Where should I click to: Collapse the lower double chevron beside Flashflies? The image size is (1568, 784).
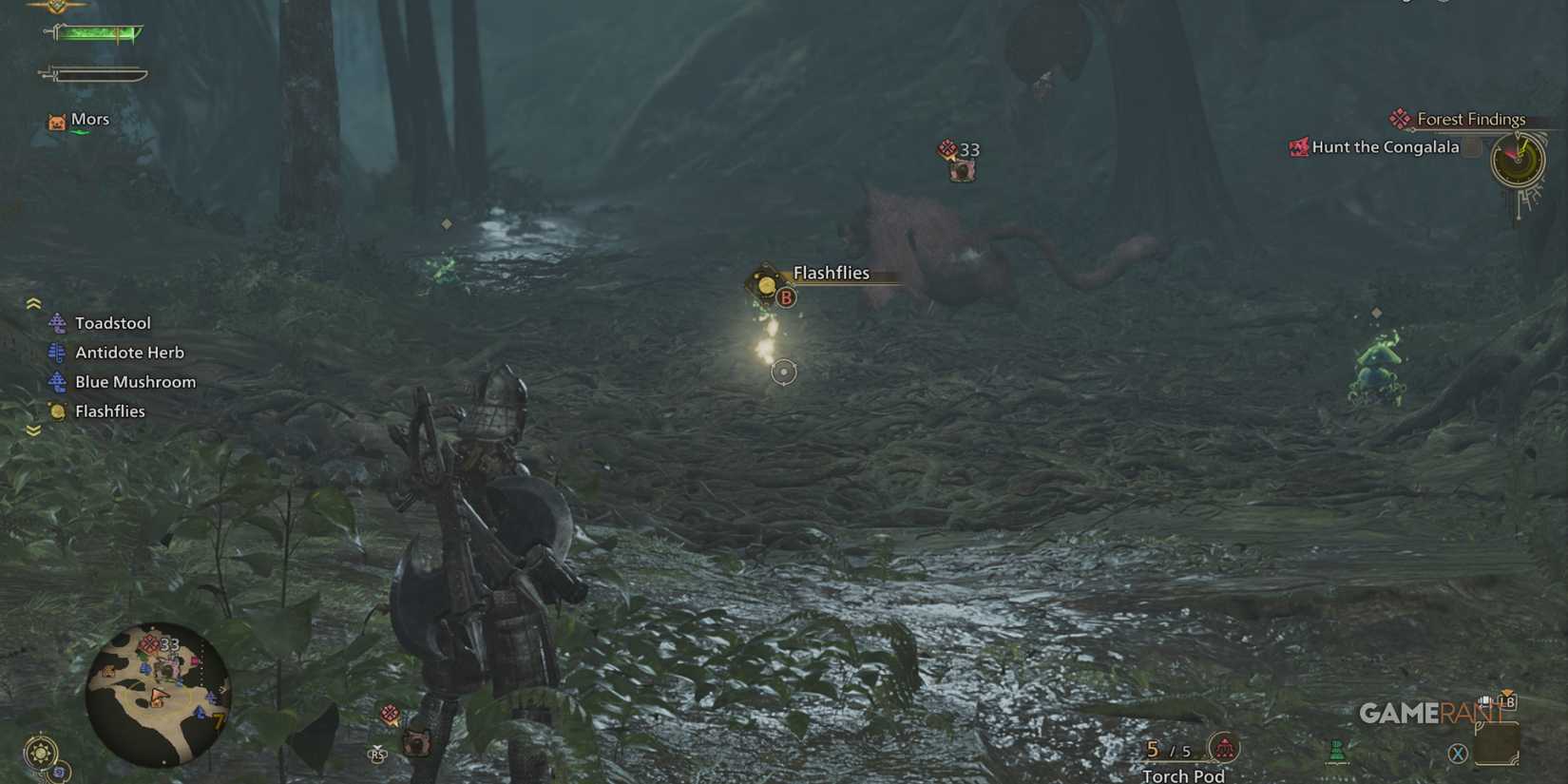point(34,430)
